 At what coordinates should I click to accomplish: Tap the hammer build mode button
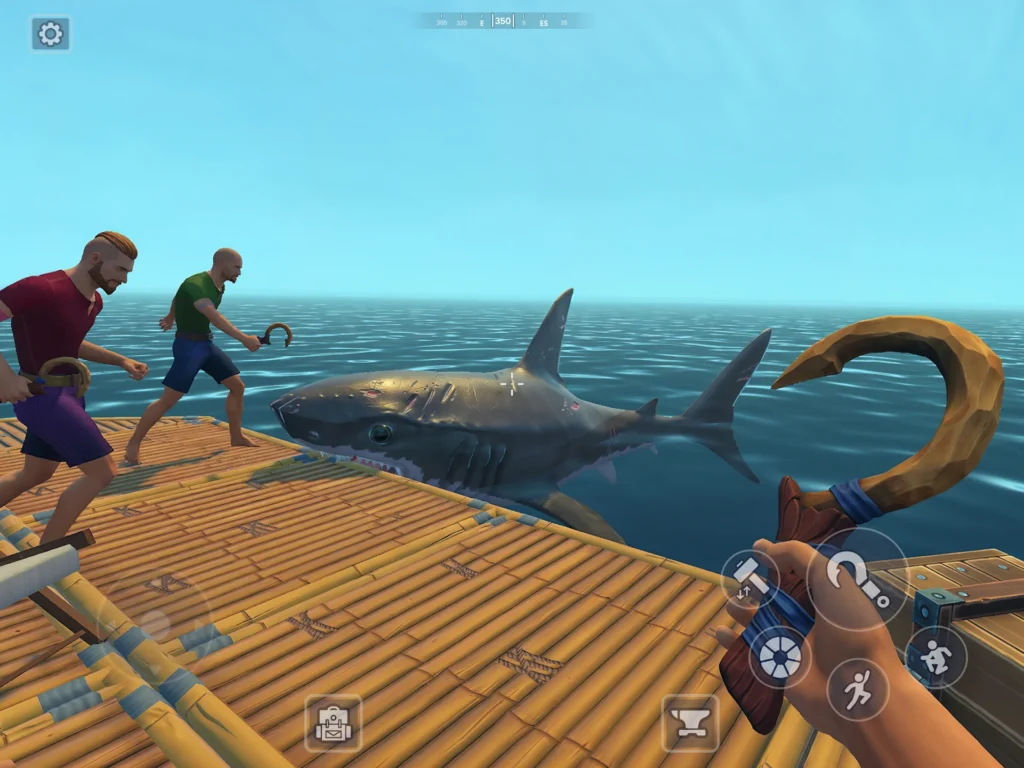click(x=750, y=579)
